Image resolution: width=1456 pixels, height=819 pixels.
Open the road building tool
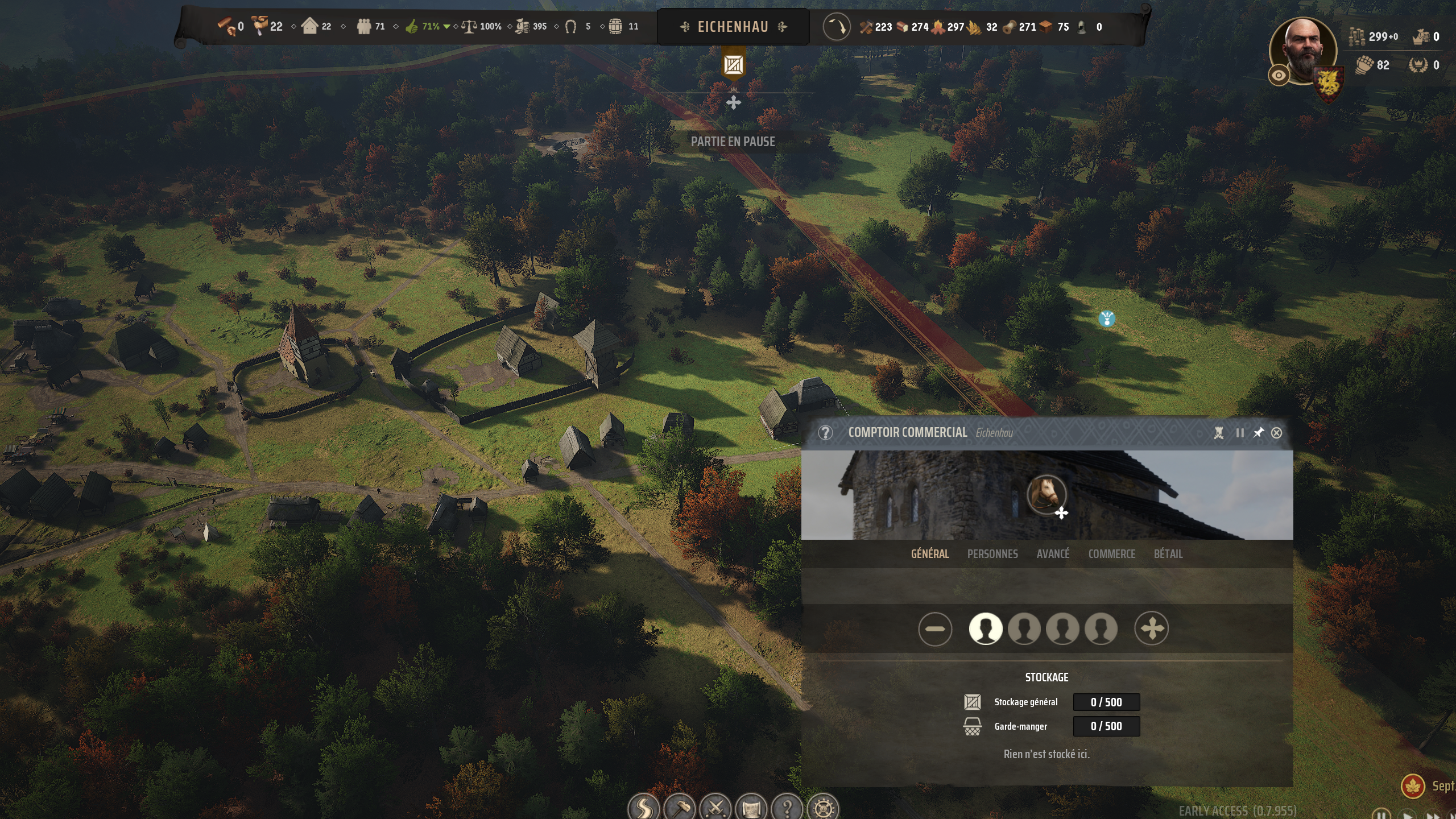click(x=644, y=806)
